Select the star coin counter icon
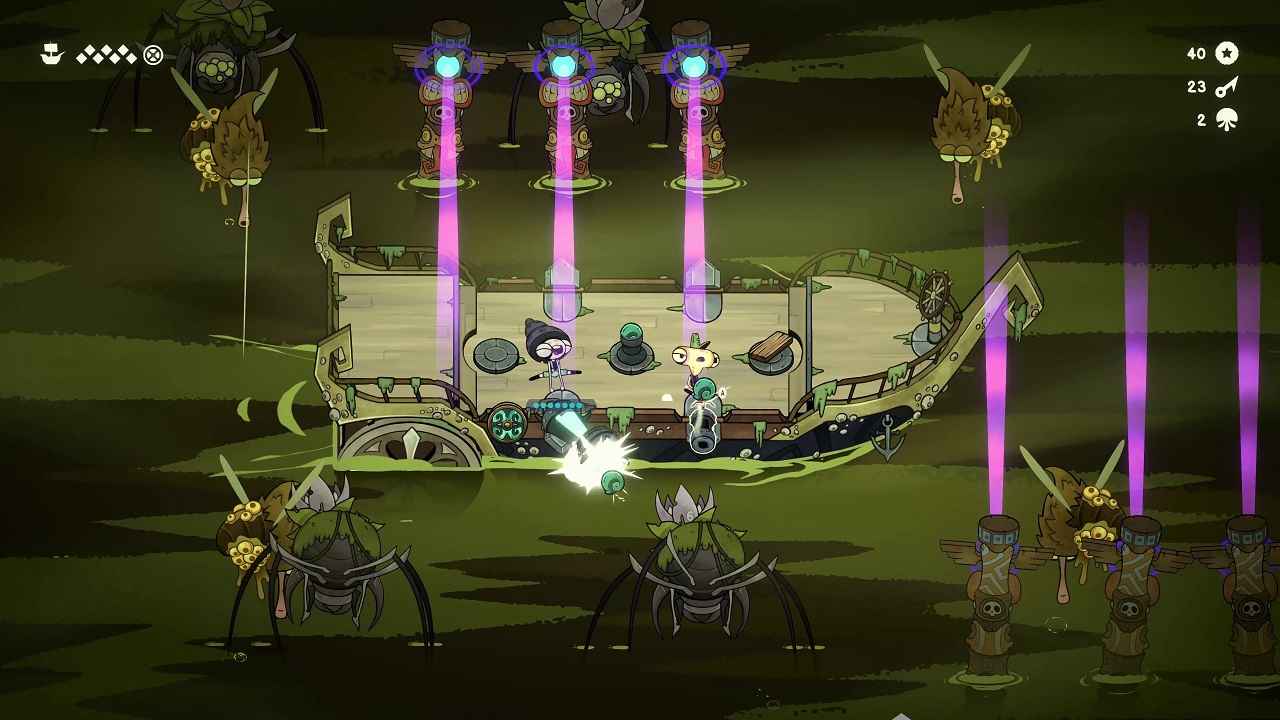 [1226, 53]
